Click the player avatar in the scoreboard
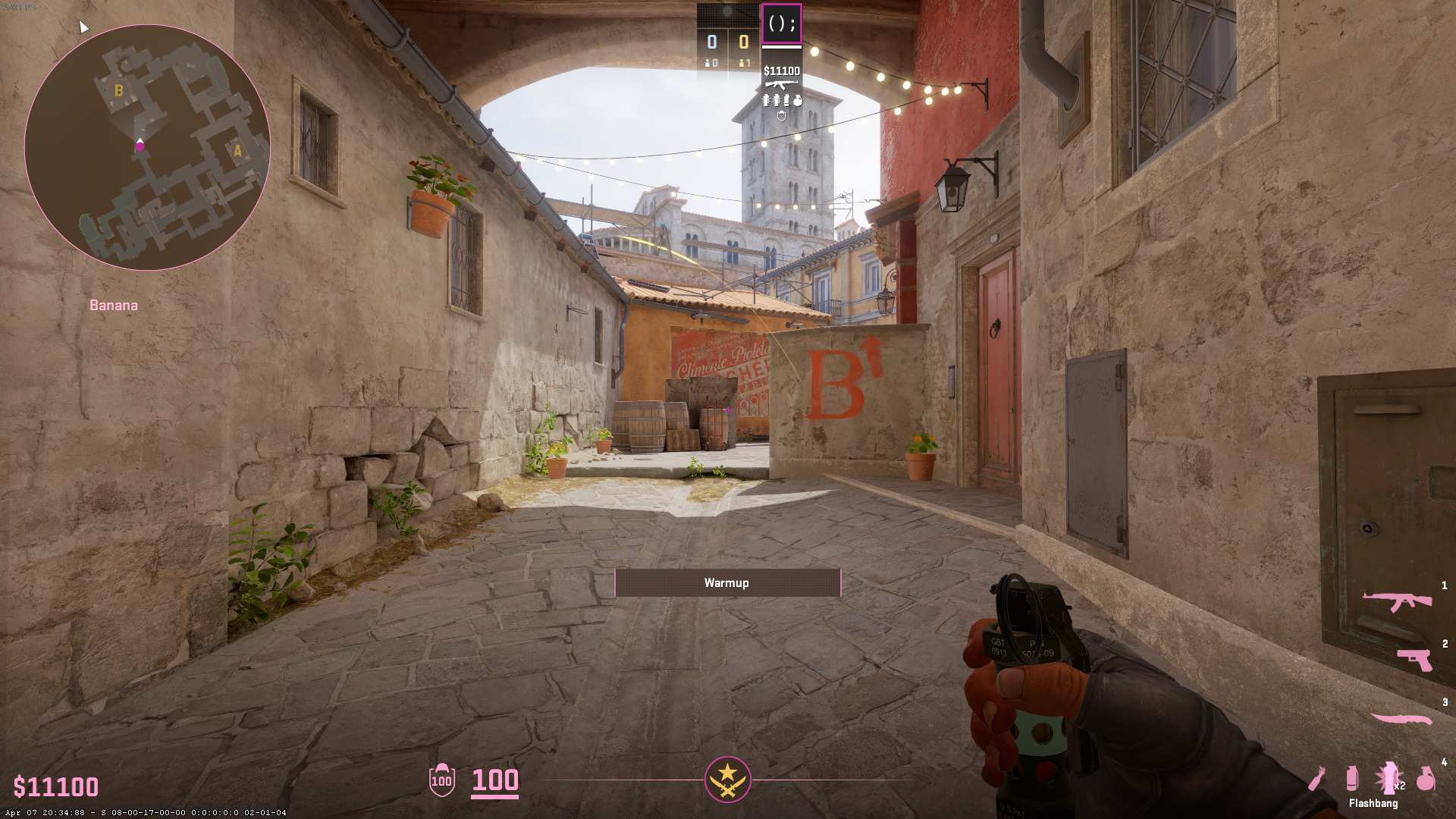The width and height of the screenshot is (1456, 819). tap(781, 24)
